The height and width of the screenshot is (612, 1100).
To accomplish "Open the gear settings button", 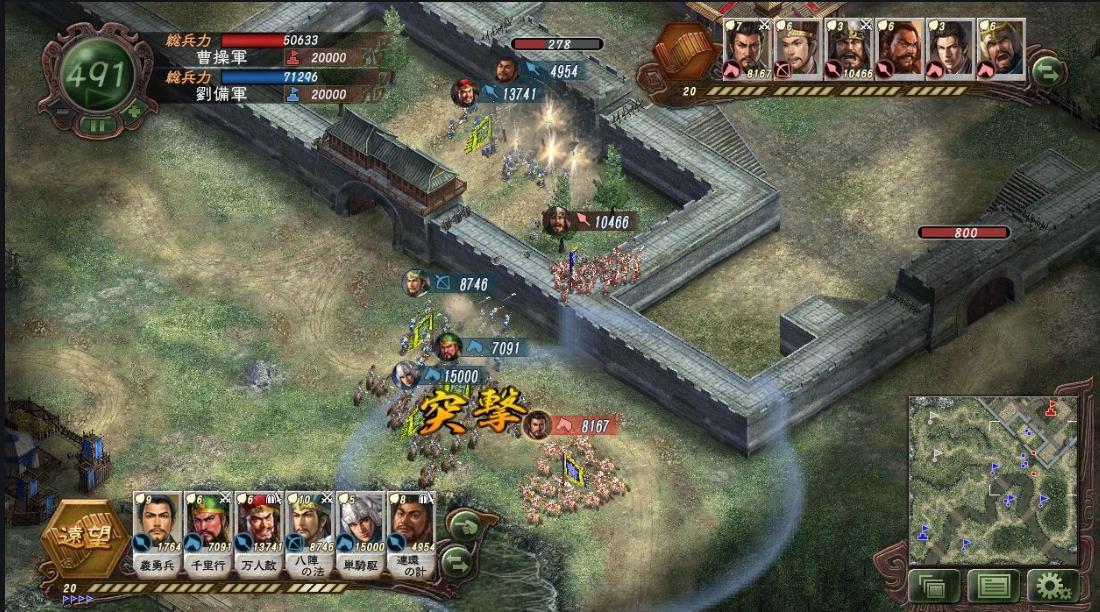I will [x=1054, y=586].
